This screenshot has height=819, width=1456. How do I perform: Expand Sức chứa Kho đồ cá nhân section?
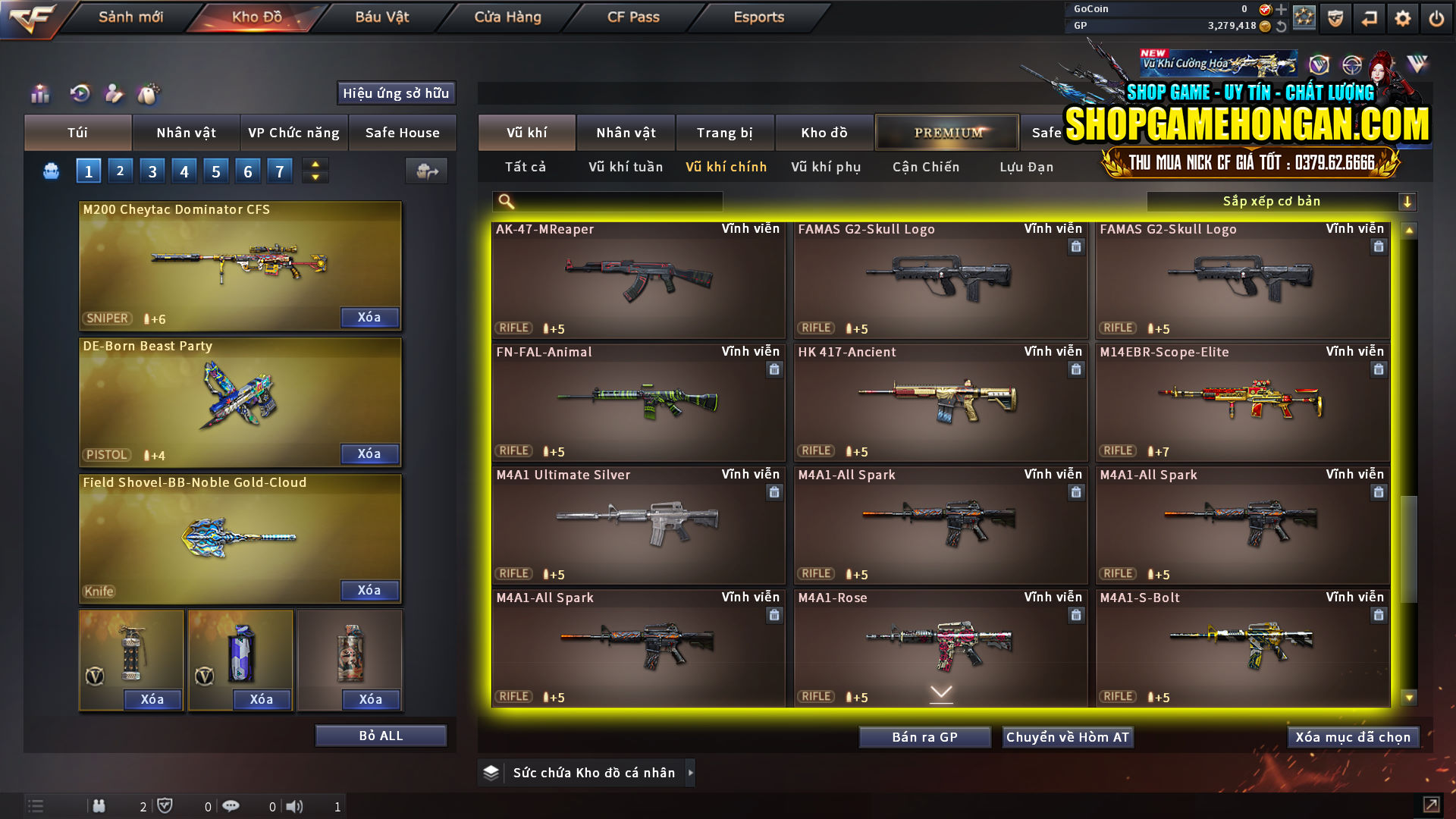[x=691, y=772]
